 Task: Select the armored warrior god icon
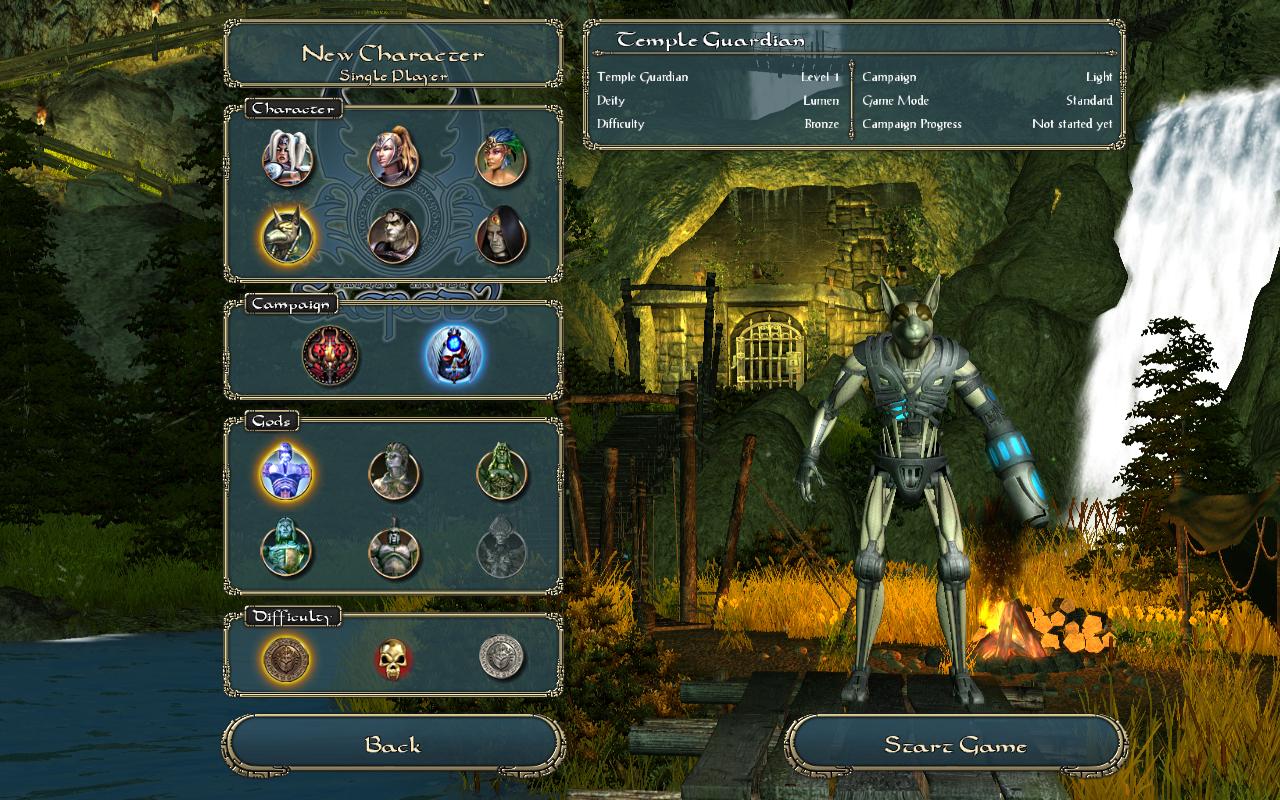pyautogui.click(x=394, y=549)
